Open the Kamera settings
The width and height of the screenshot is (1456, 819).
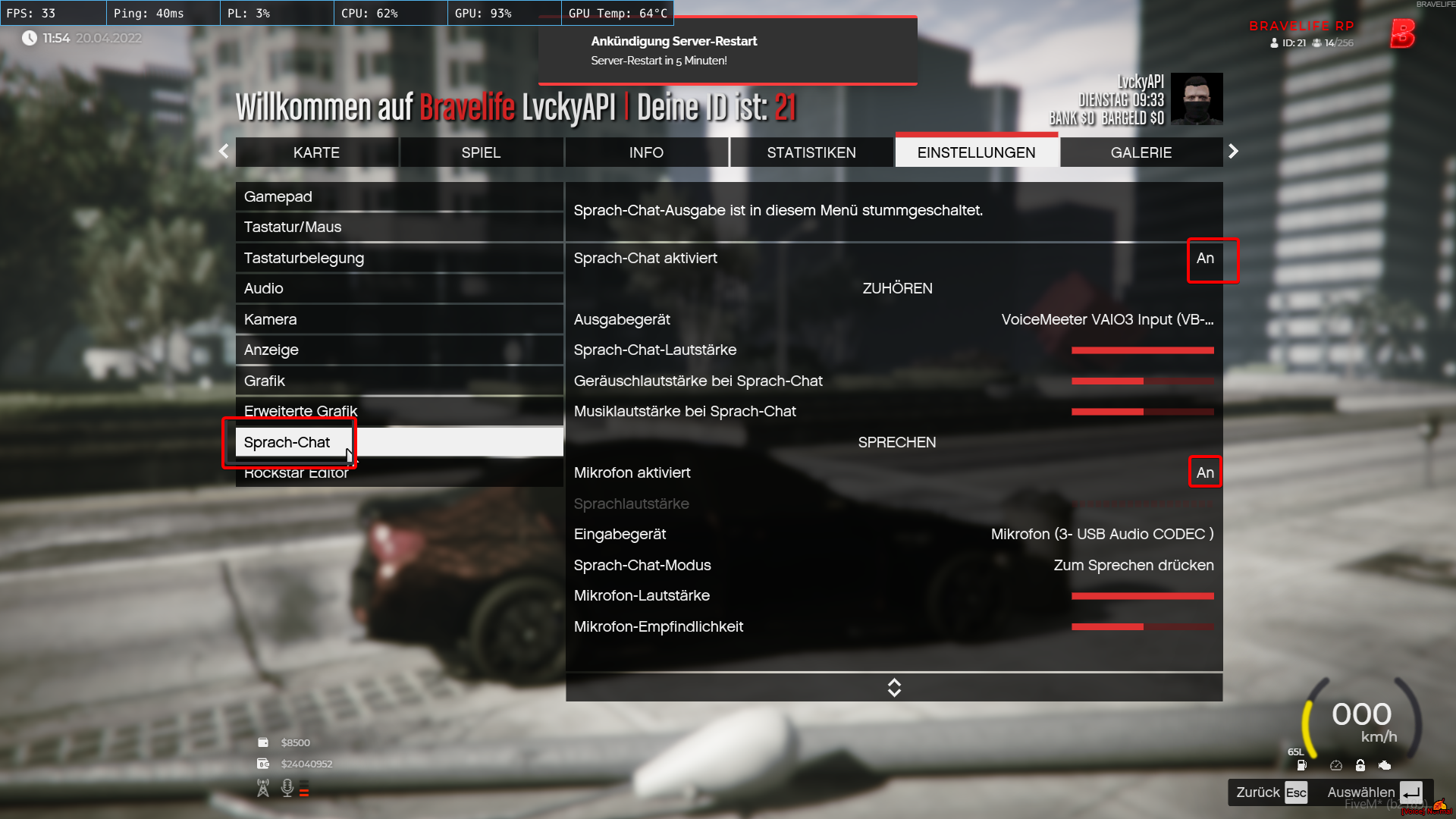(x=399, y=319)
